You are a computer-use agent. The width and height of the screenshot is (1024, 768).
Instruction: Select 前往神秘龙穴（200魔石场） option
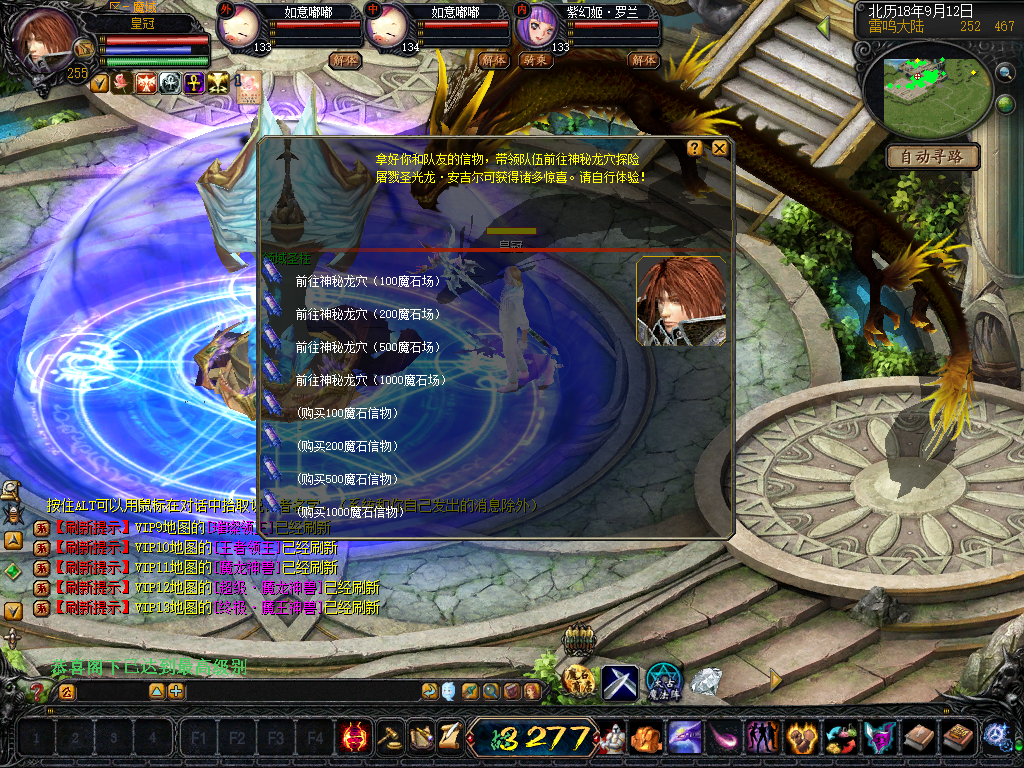[x=369, y=314]
